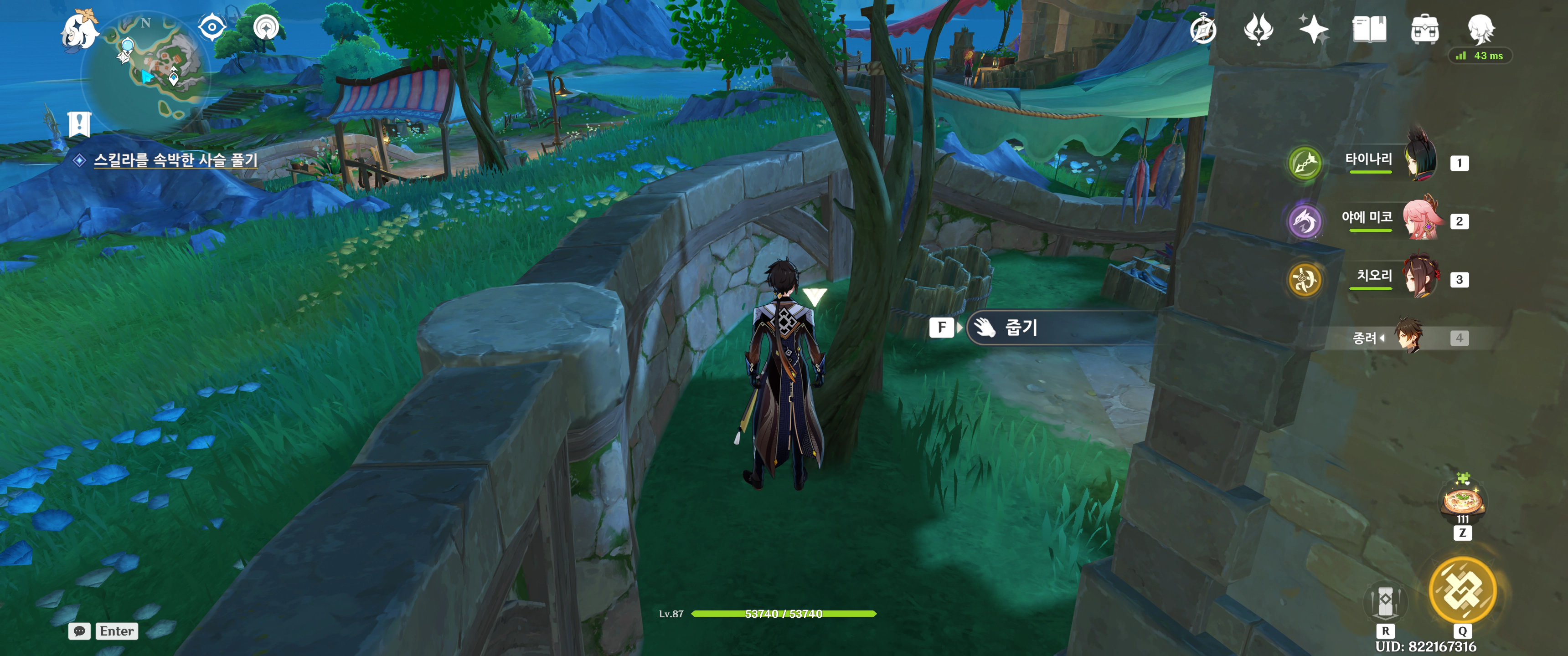Open the Paimon menu icon
Viewport: 1568px width, 656px height.
(80, 31)
